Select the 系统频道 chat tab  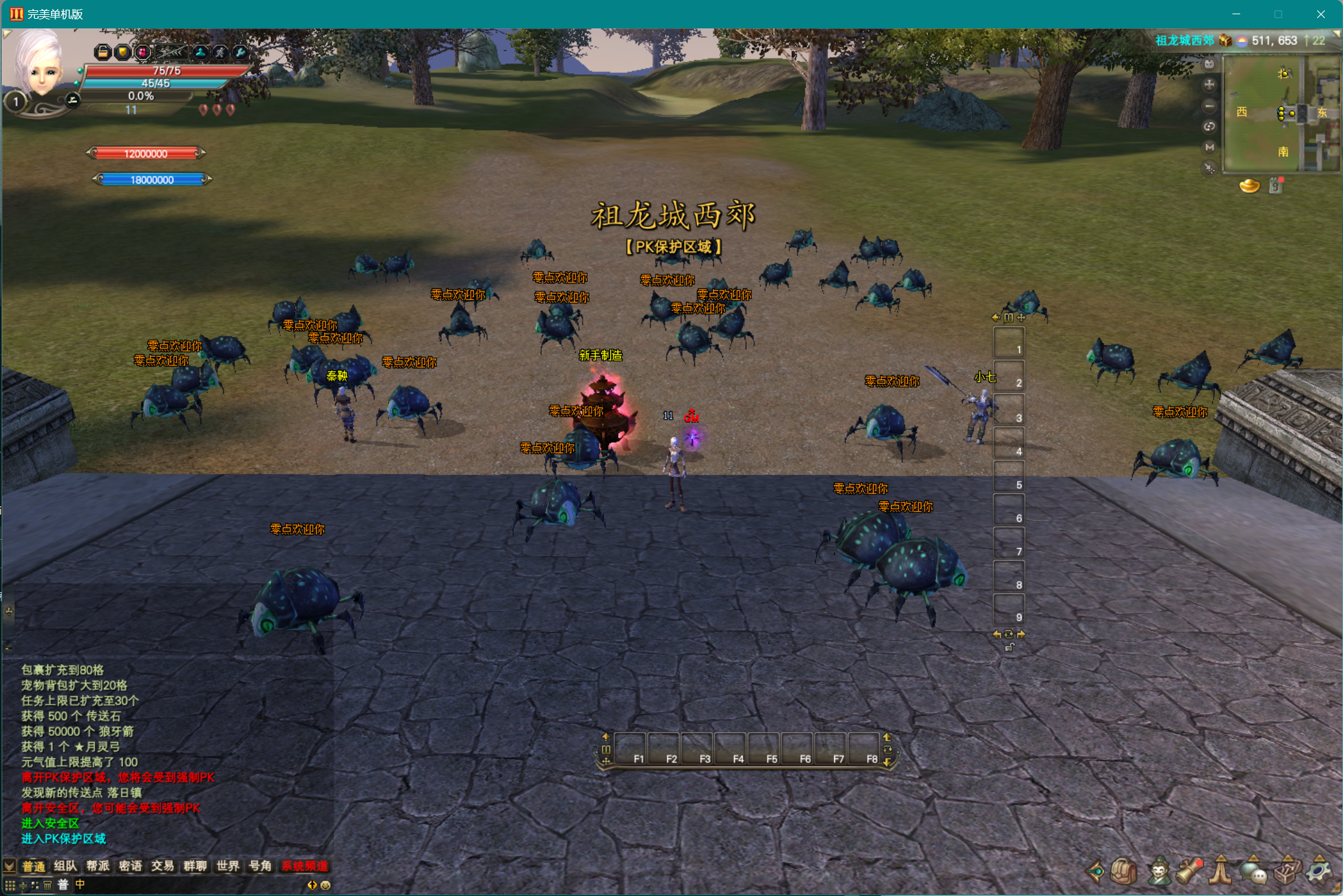point(305,866)
